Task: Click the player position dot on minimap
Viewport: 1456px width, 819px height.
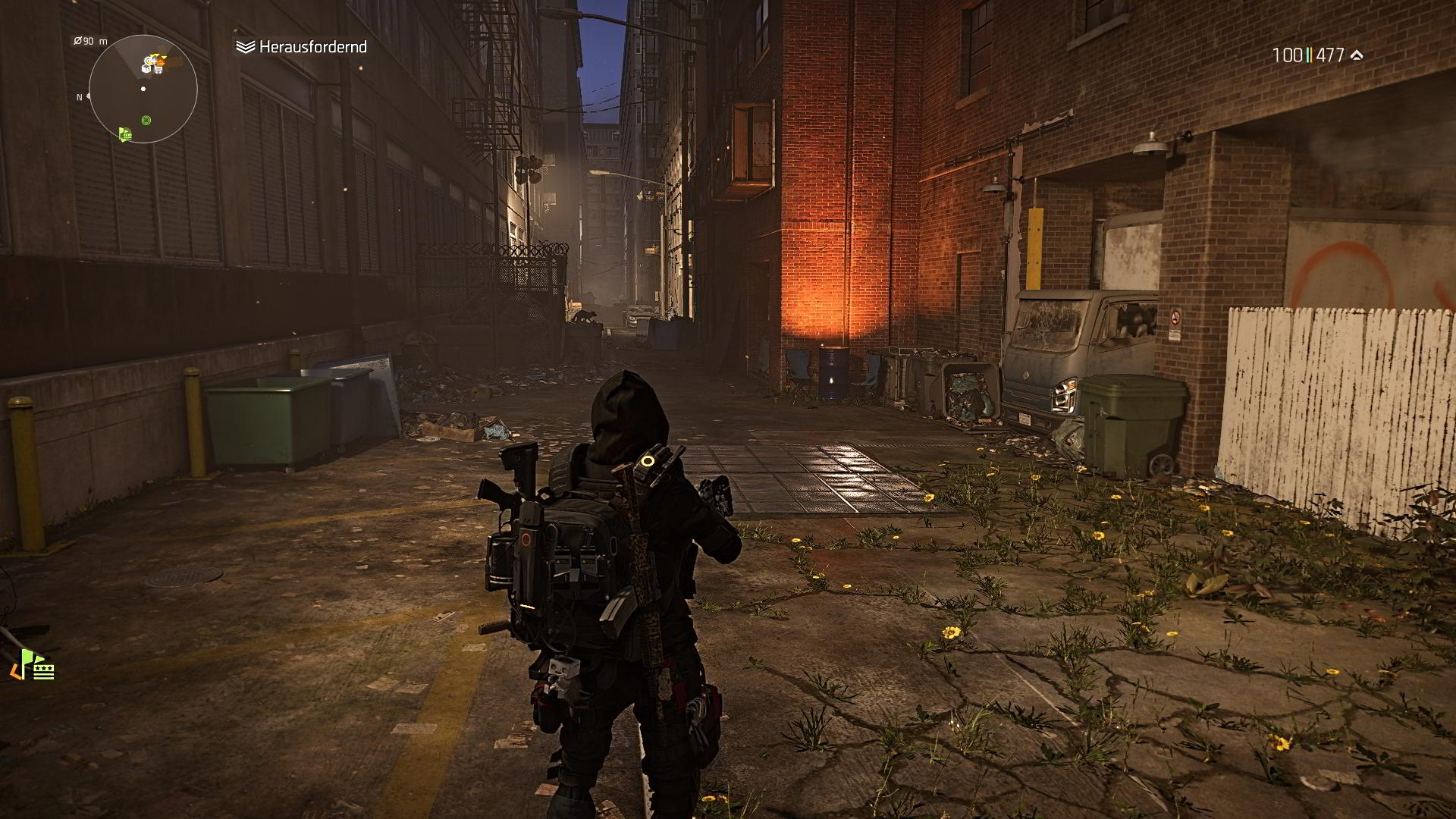Action: click(x=143, y=88)
